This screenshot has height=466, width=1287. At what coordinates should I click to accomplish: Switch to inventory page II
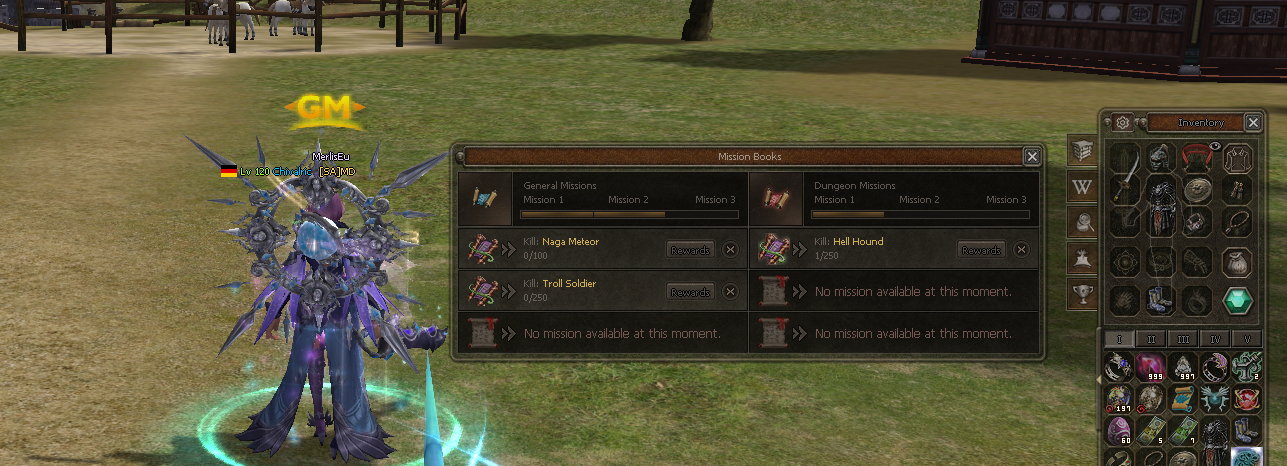pyautogui.click(x=1152, y=339)
